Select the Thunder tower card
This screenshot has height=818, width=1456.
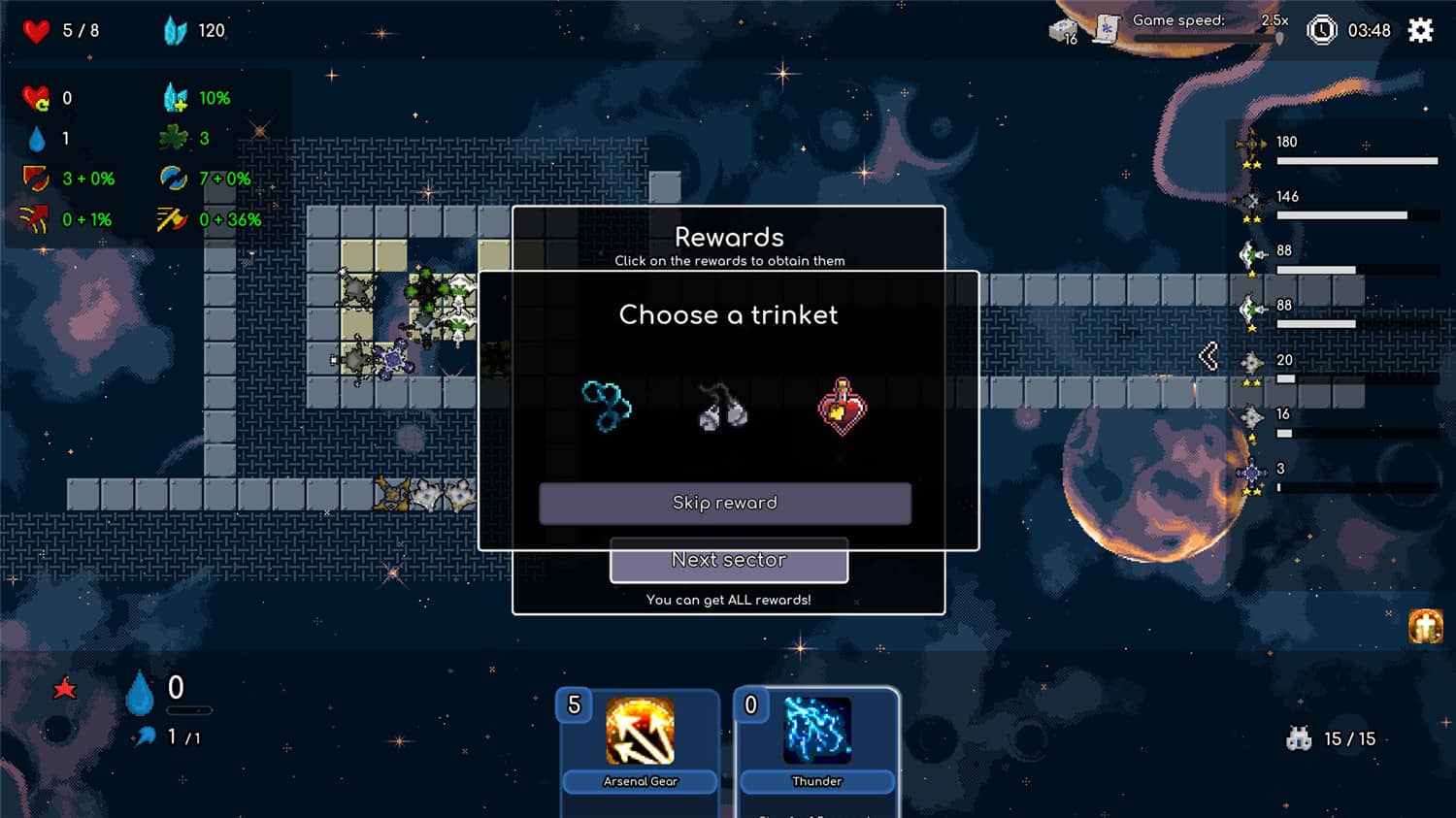pos(817,736)
